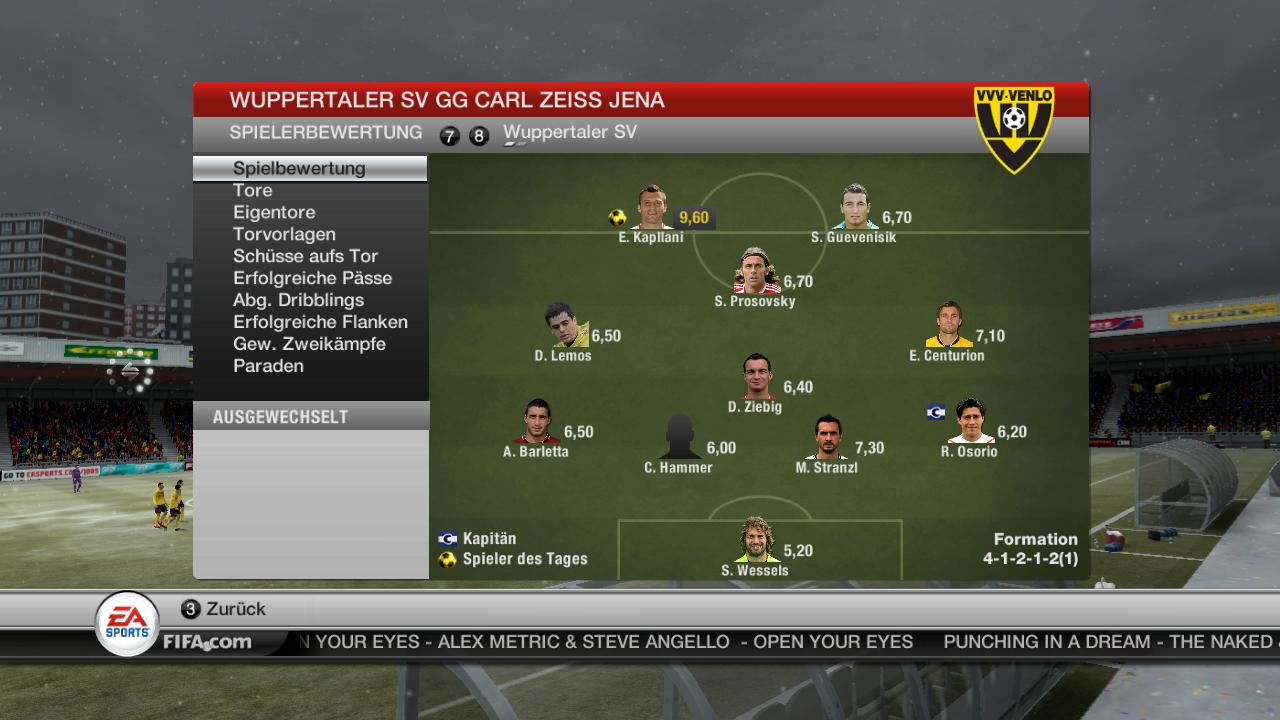
Task: Show the Paraden statistic
Action: (x=268, y=366)
